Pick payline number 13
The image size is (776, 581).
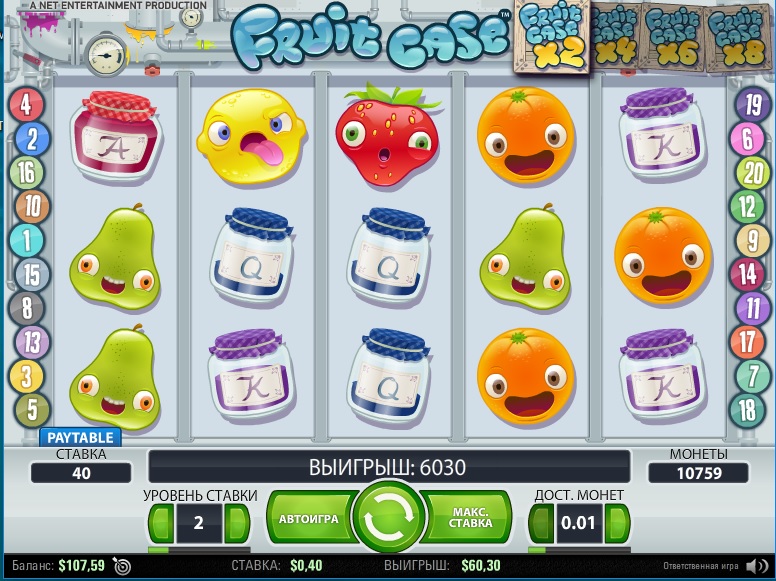tap(32, 342)
